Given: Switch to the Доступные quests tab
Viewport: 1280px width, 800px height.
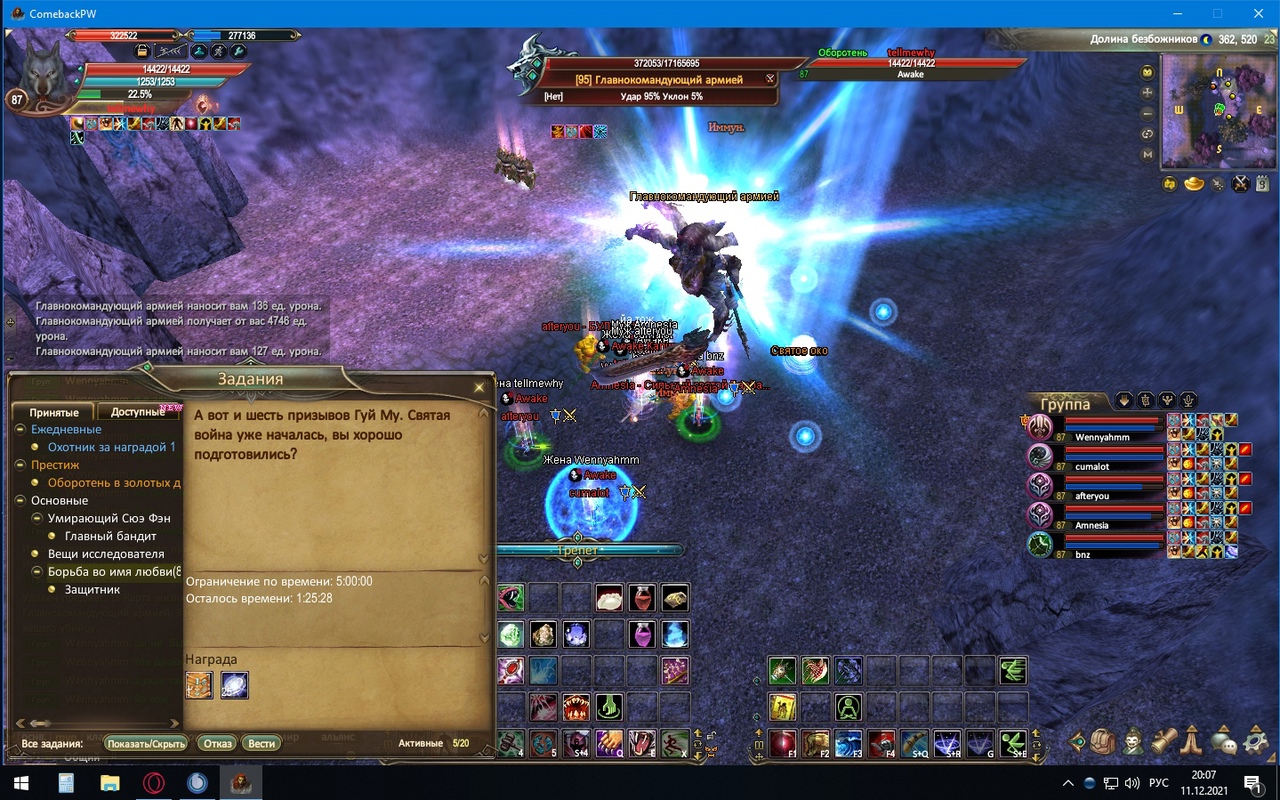Looking at the screenshot, I should (x=137, y=412).
